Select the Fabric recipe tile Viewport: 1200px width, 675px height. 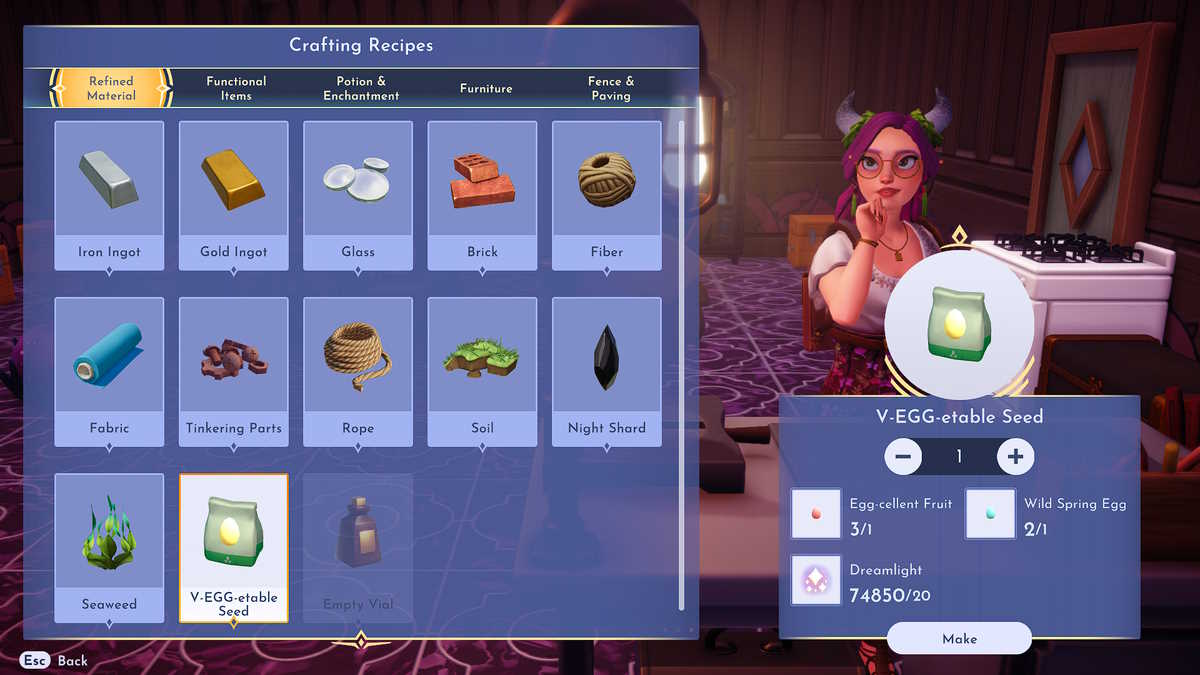click(109, 371)
